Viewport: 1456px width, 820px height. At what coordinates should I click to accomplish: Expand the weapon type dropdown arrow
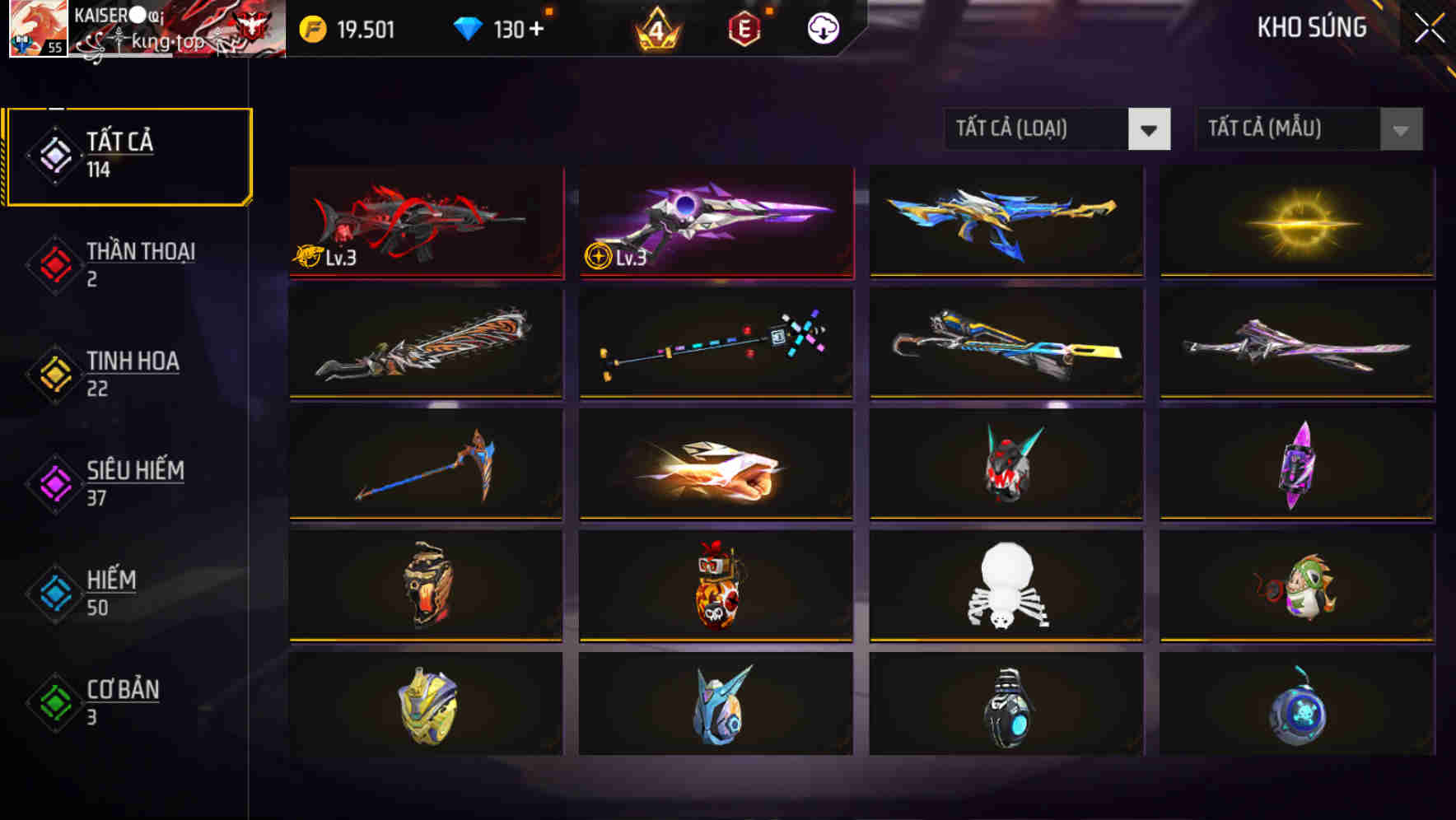(x=1151, y=129)
